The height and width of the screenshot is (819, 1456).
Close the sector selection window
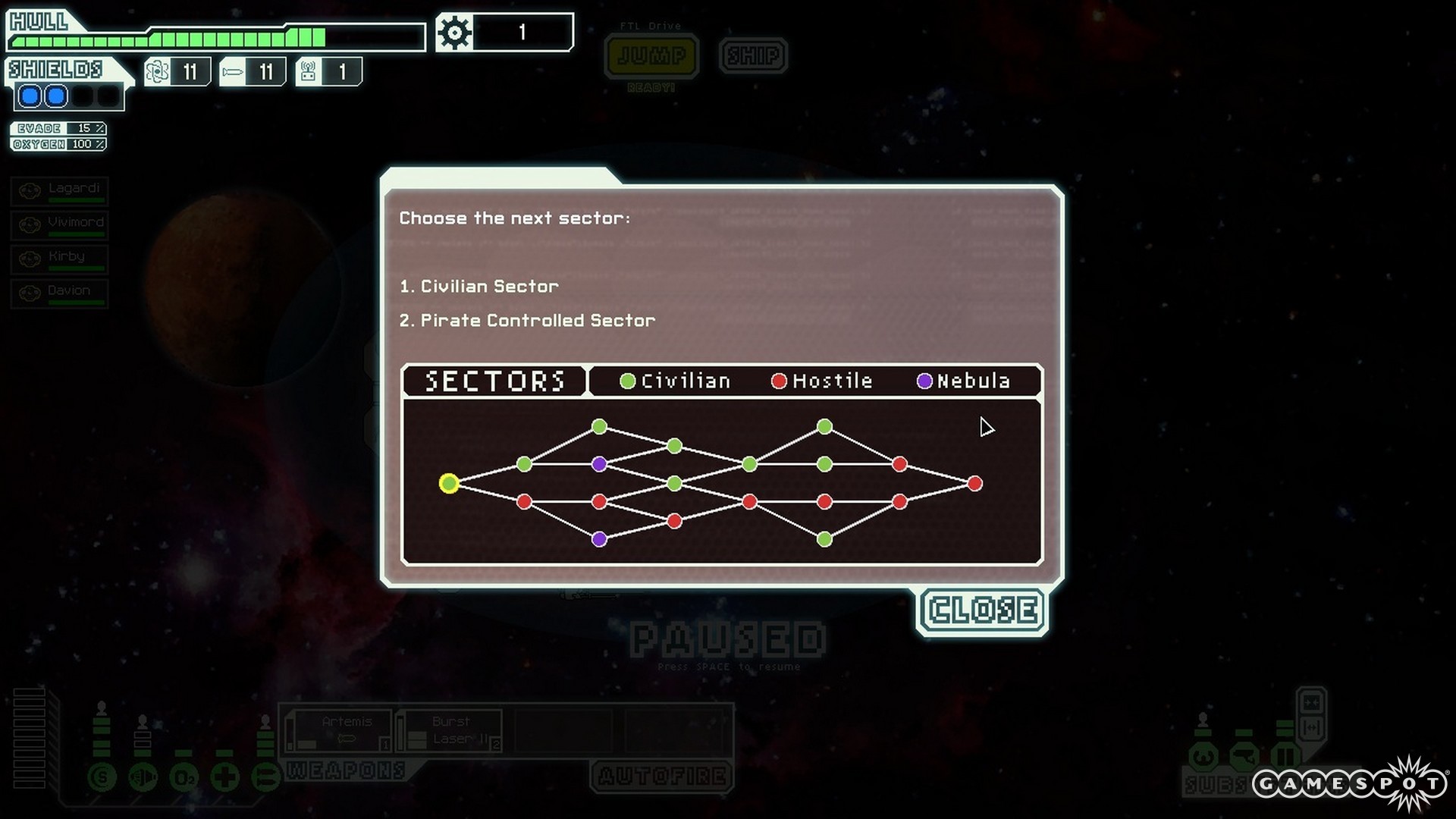pos(983,610)
